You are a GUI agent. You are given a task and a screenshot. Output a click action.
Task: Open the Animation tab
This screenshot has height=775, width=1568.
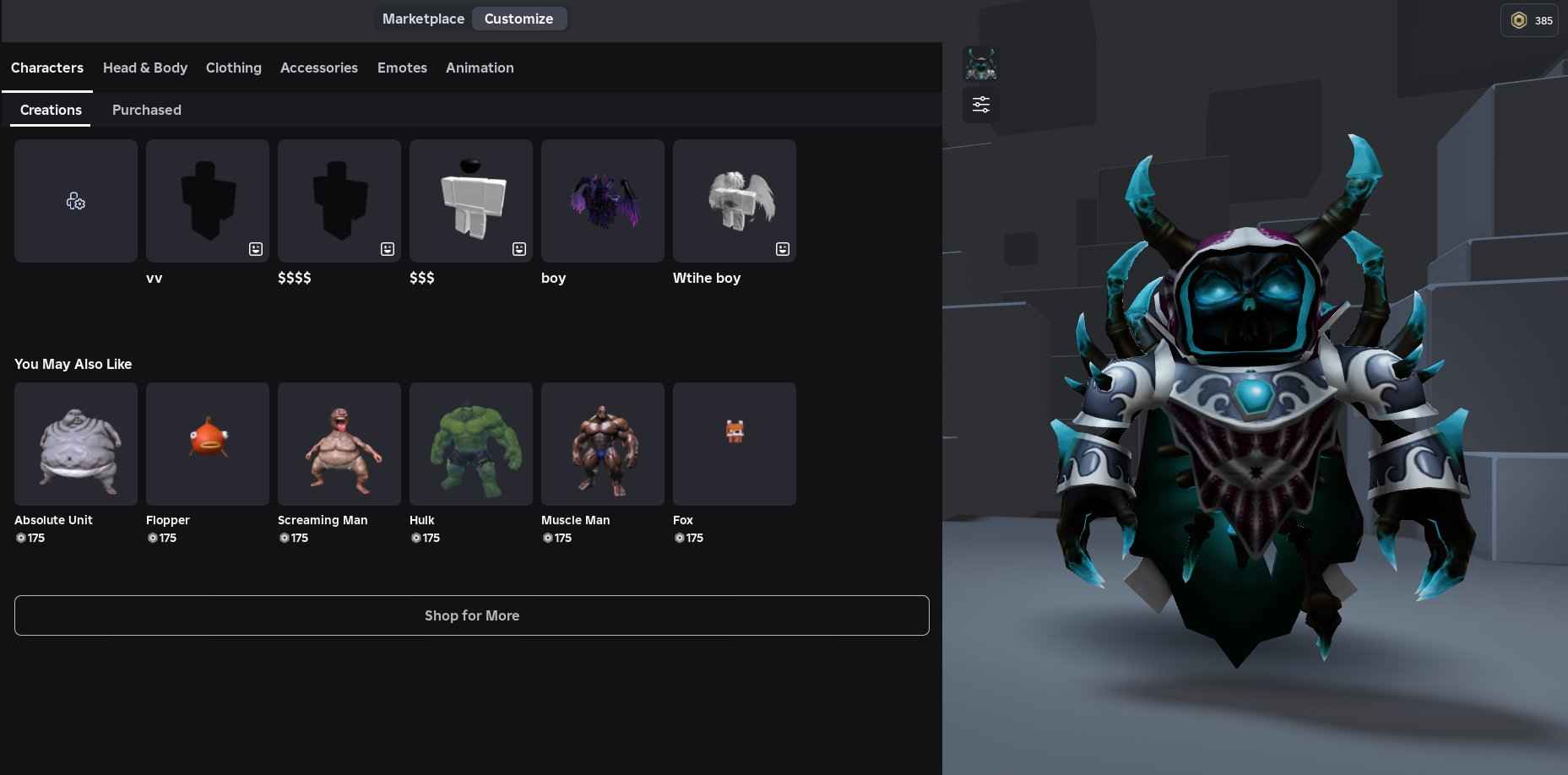(x=480, y=68)
